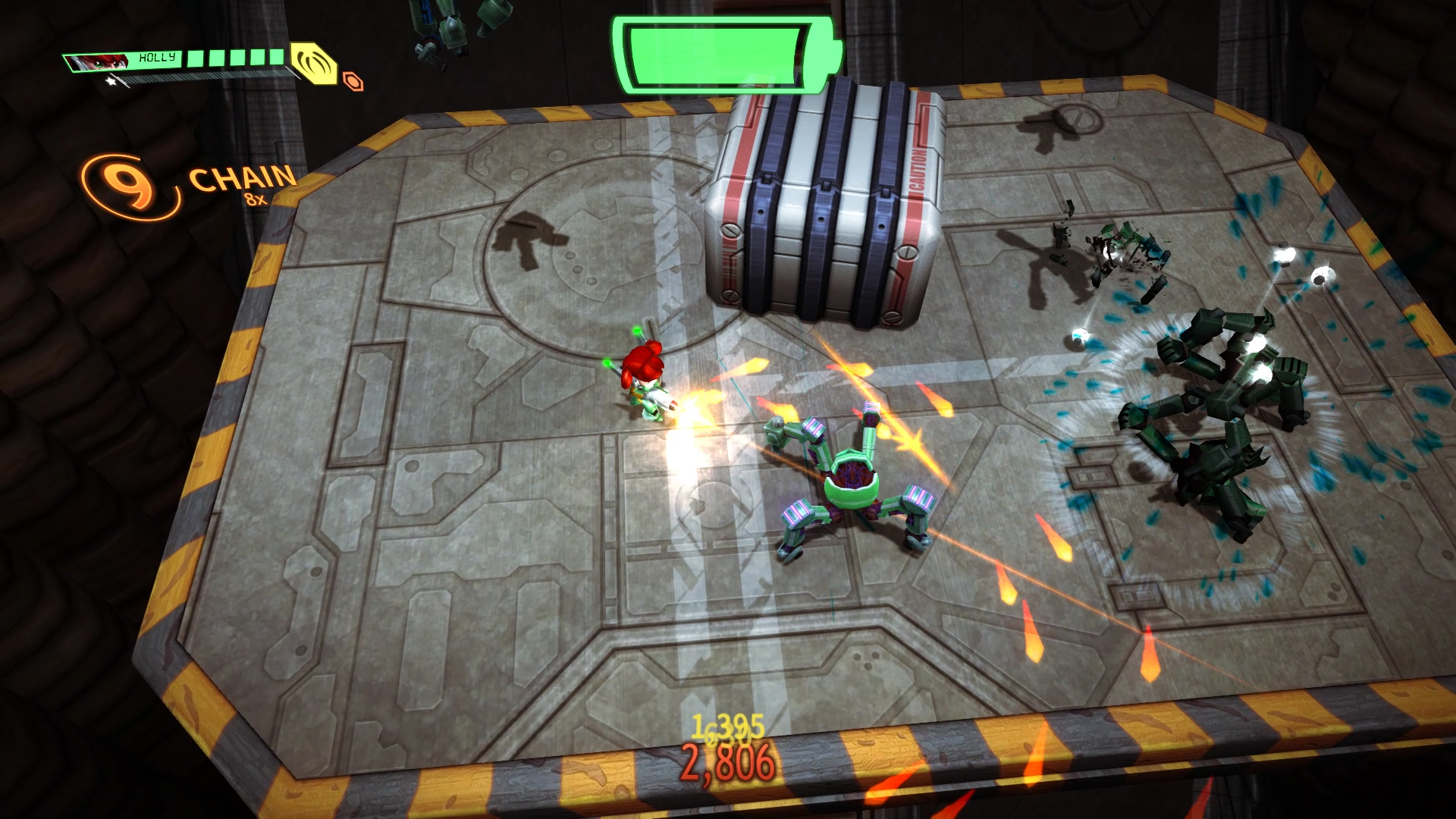This screenshot has width=1456, height=819.
Task: Click Holly's character portrait
Action: pos(98,61)
